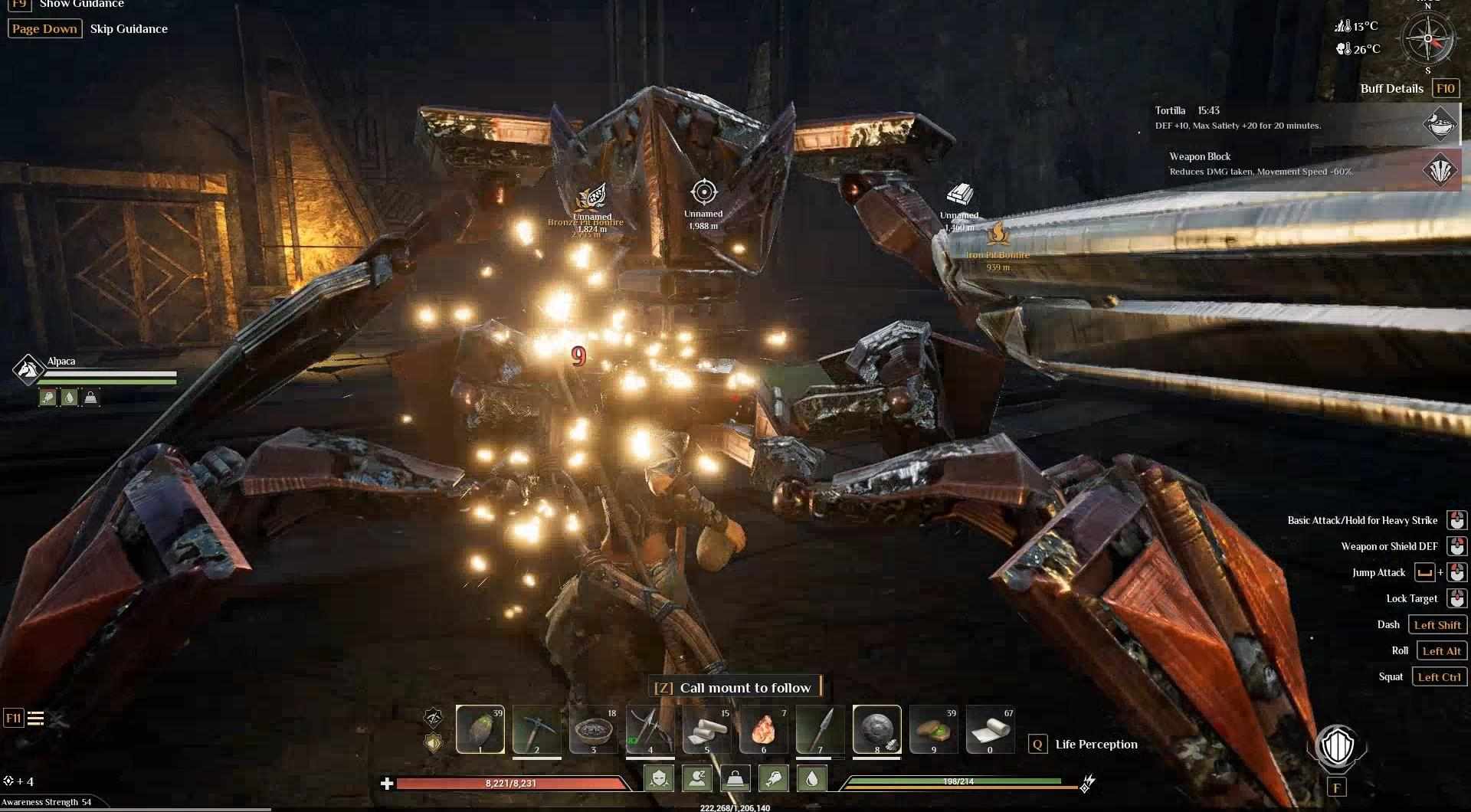Select the green-tipped item in hotbar slot 1
This screenshot has width=1471, height=812.
tap(480, 729)
